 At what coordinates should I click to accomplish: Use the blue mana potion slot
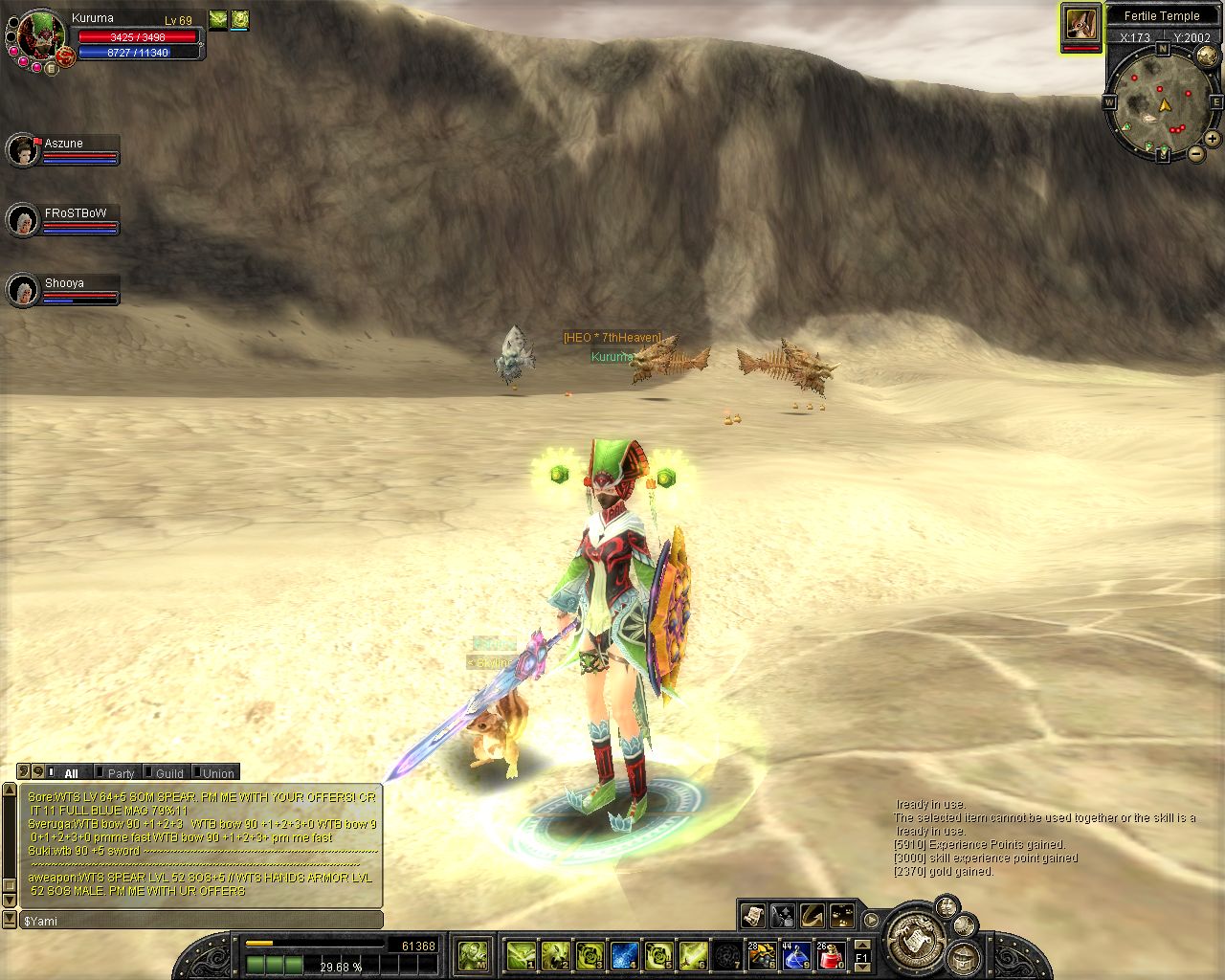[x=796, y=955]
